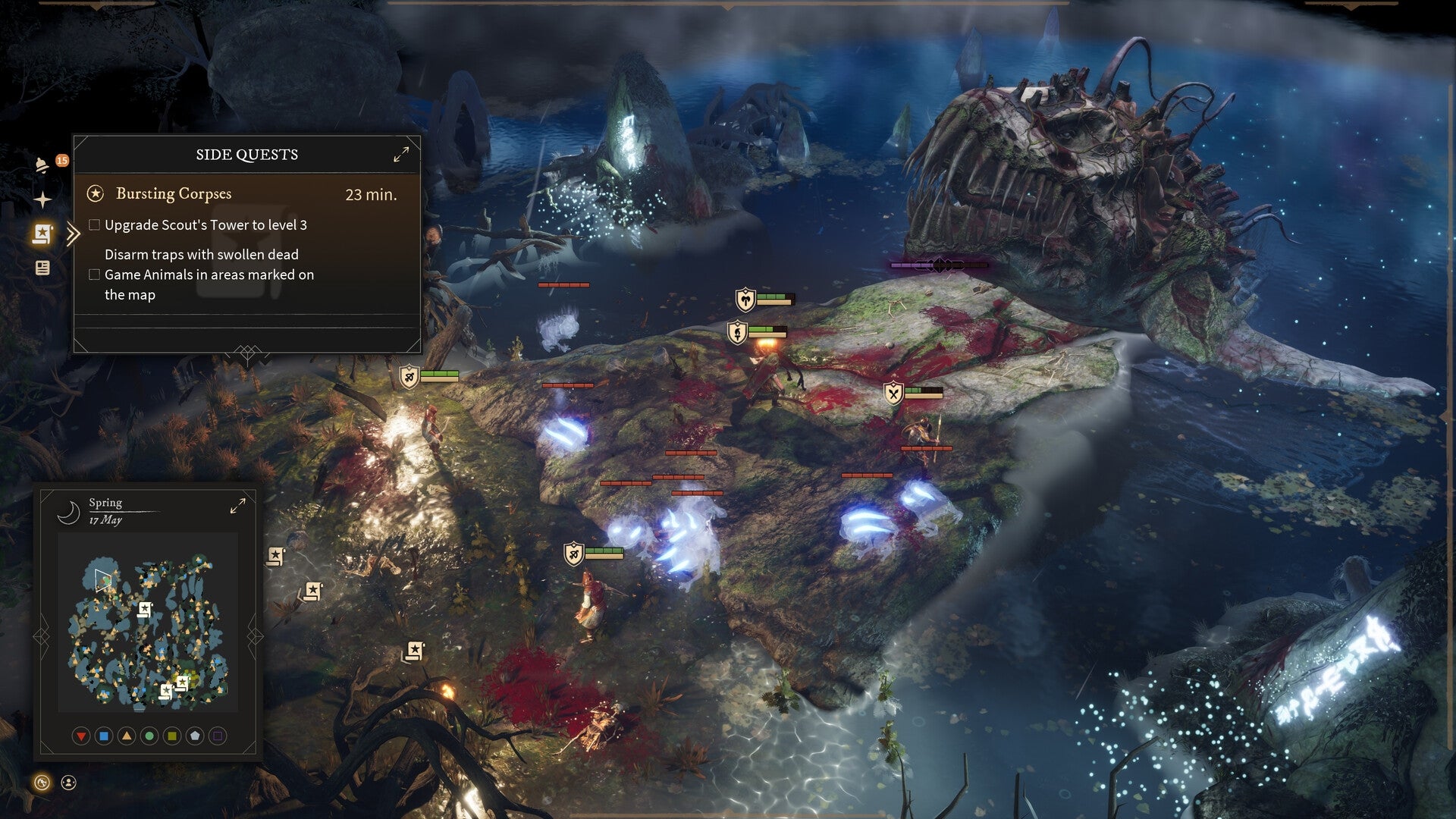
Task: Enlarge the minimap using its expand arrows
Action: [x=238, y=504]
